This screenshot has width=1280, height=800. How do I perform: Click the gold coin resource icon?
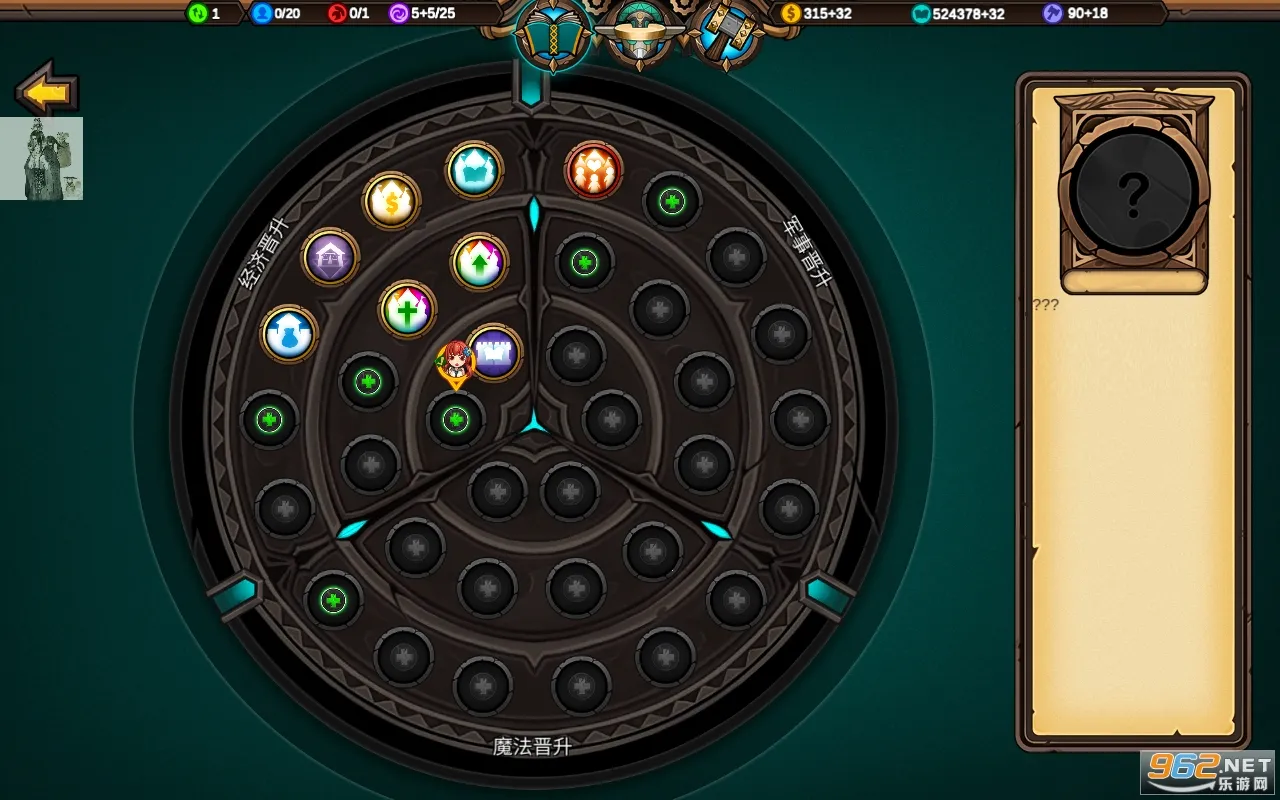click(789, 14)
